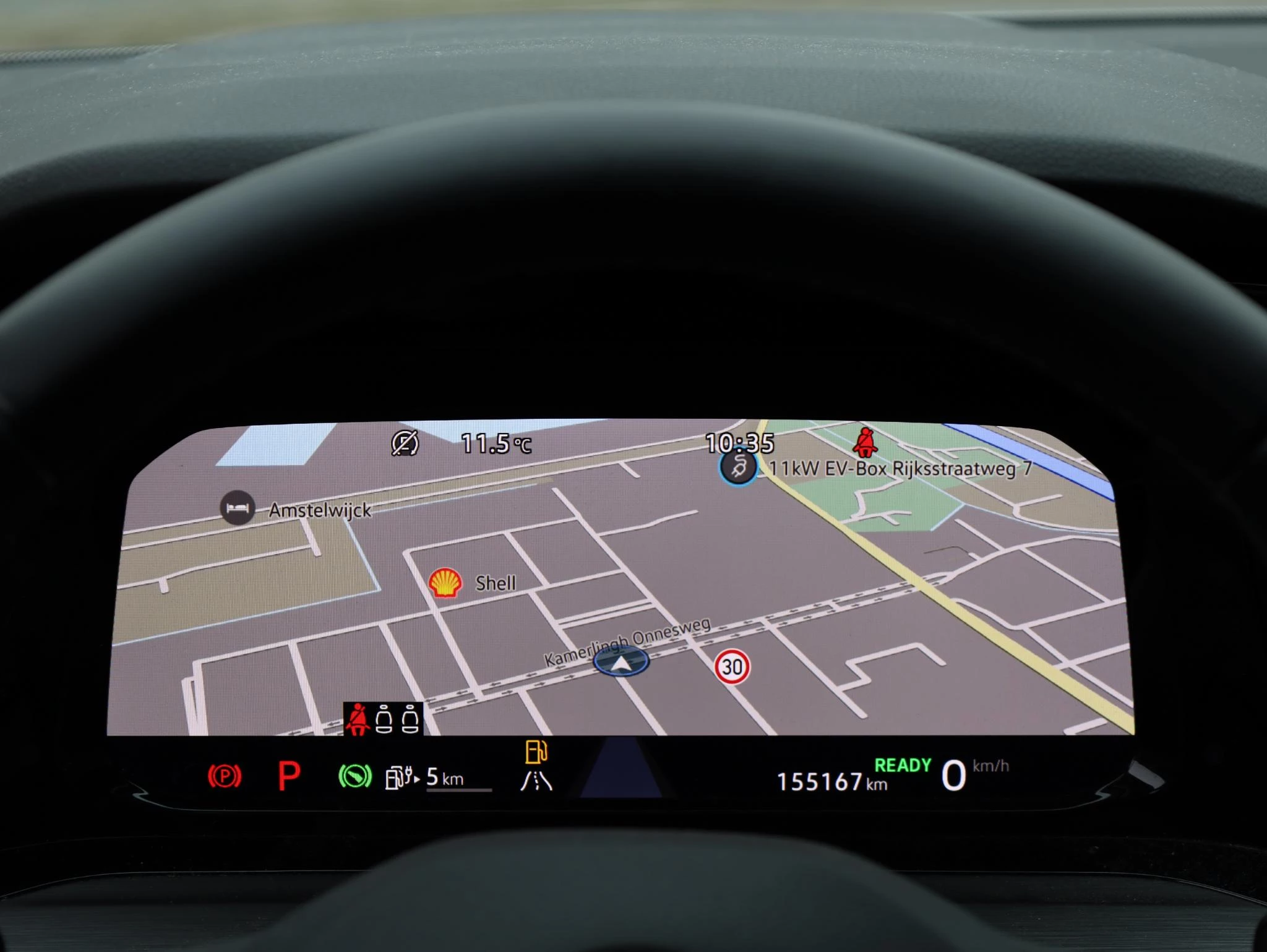Click the vehicle position arrow on map
1267x952 pixels.
point(621,663)
